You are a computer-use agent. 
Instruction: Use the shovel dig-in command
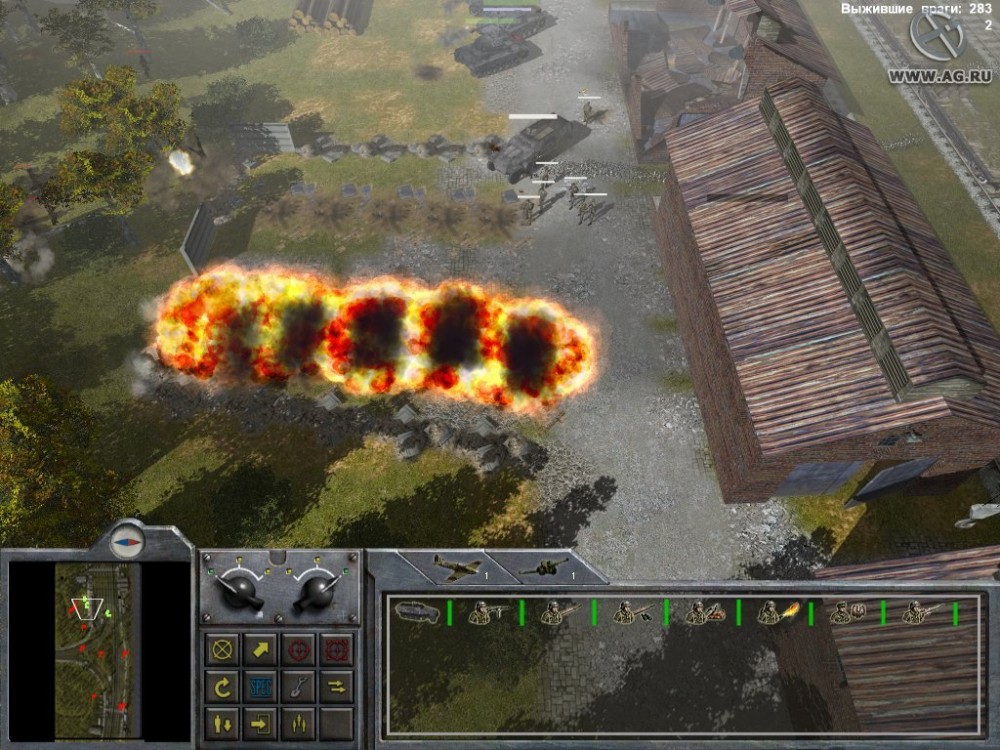pyautogui.click(x=298, y=686)
